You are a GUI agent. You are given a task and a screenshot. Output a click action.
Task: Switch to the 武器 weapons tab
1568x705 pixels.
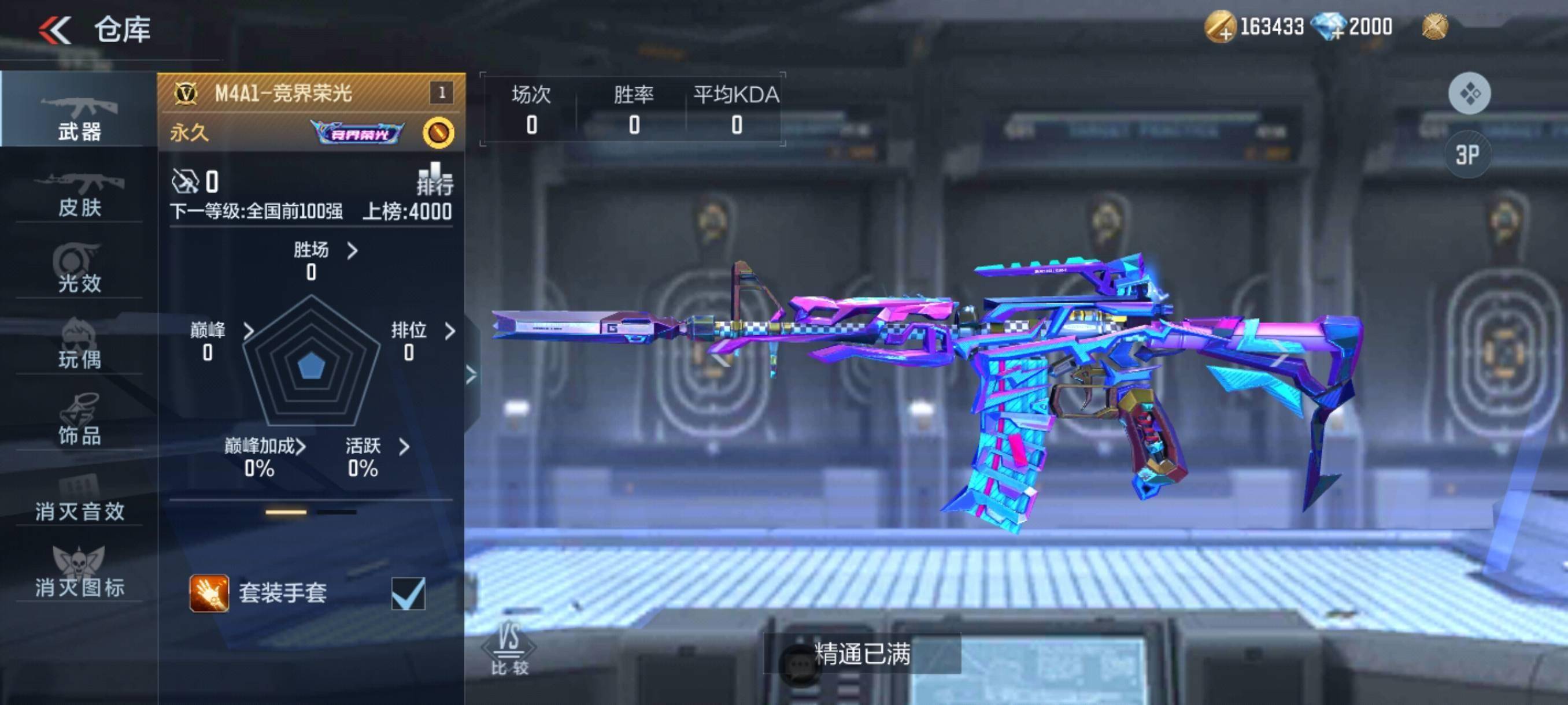78,116
